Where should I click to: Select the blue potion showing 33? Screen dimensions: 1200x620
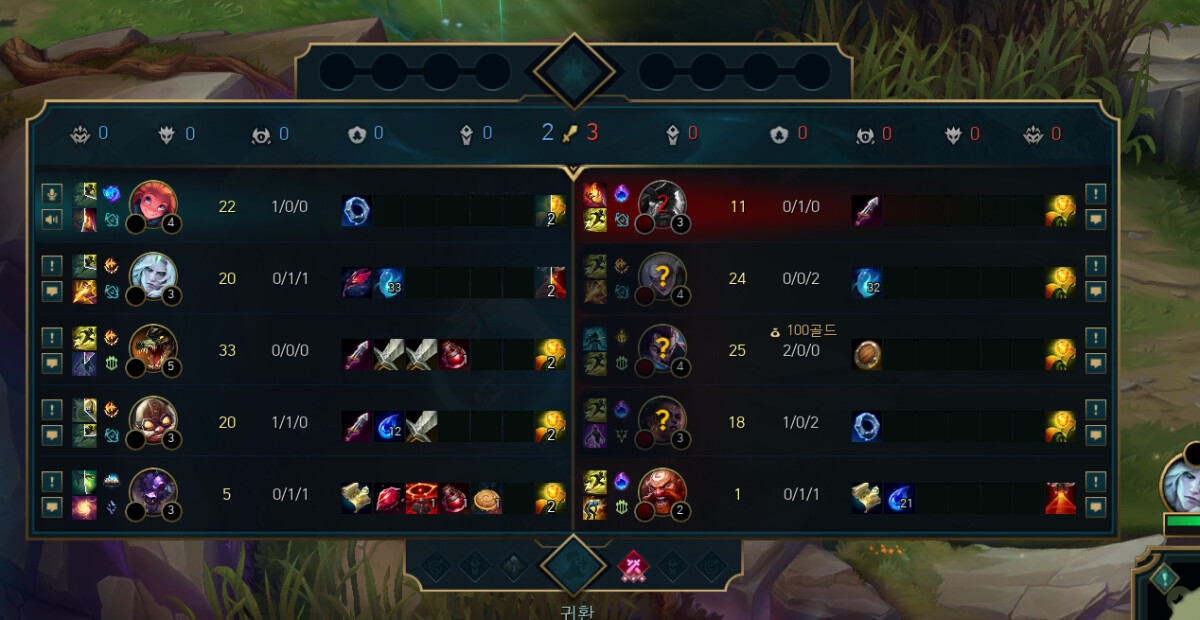click(390, 283)
